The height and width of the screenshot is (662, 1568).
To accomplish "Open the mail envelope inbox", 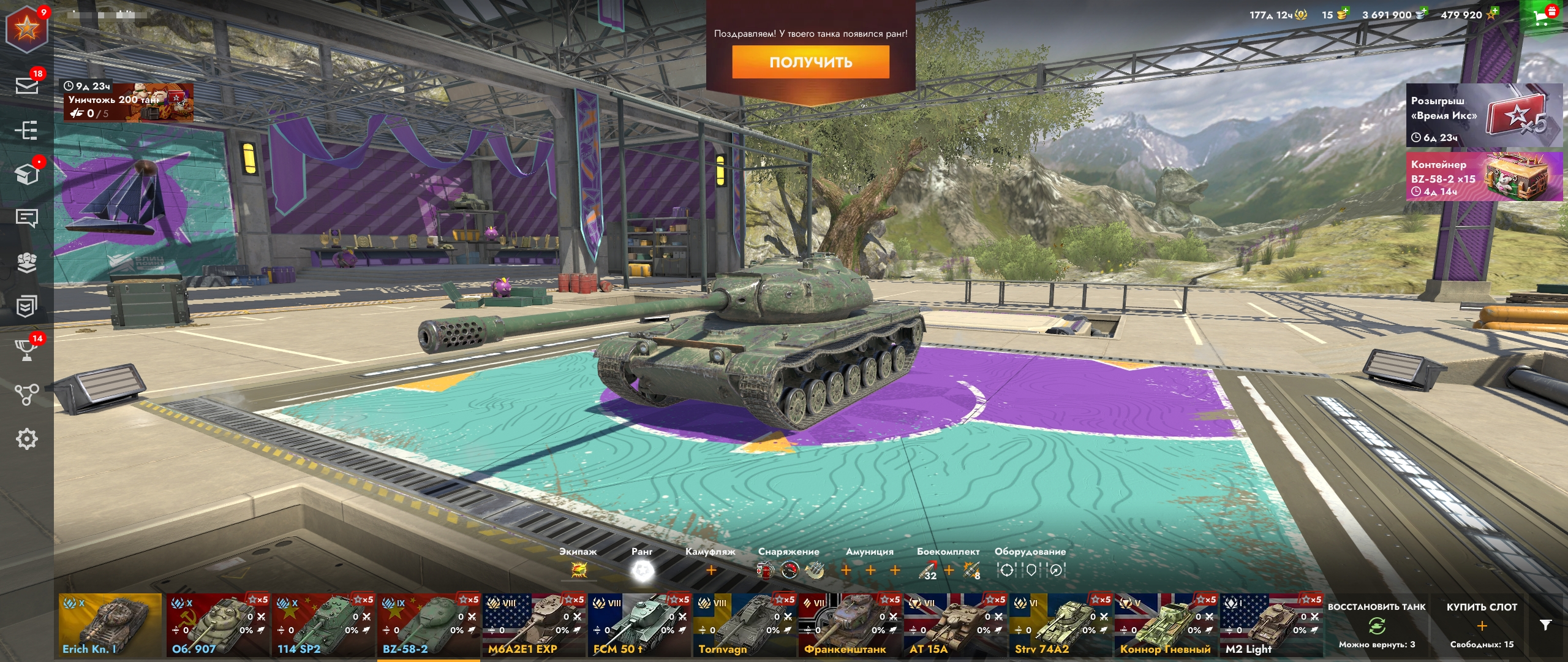I will 26,85.
